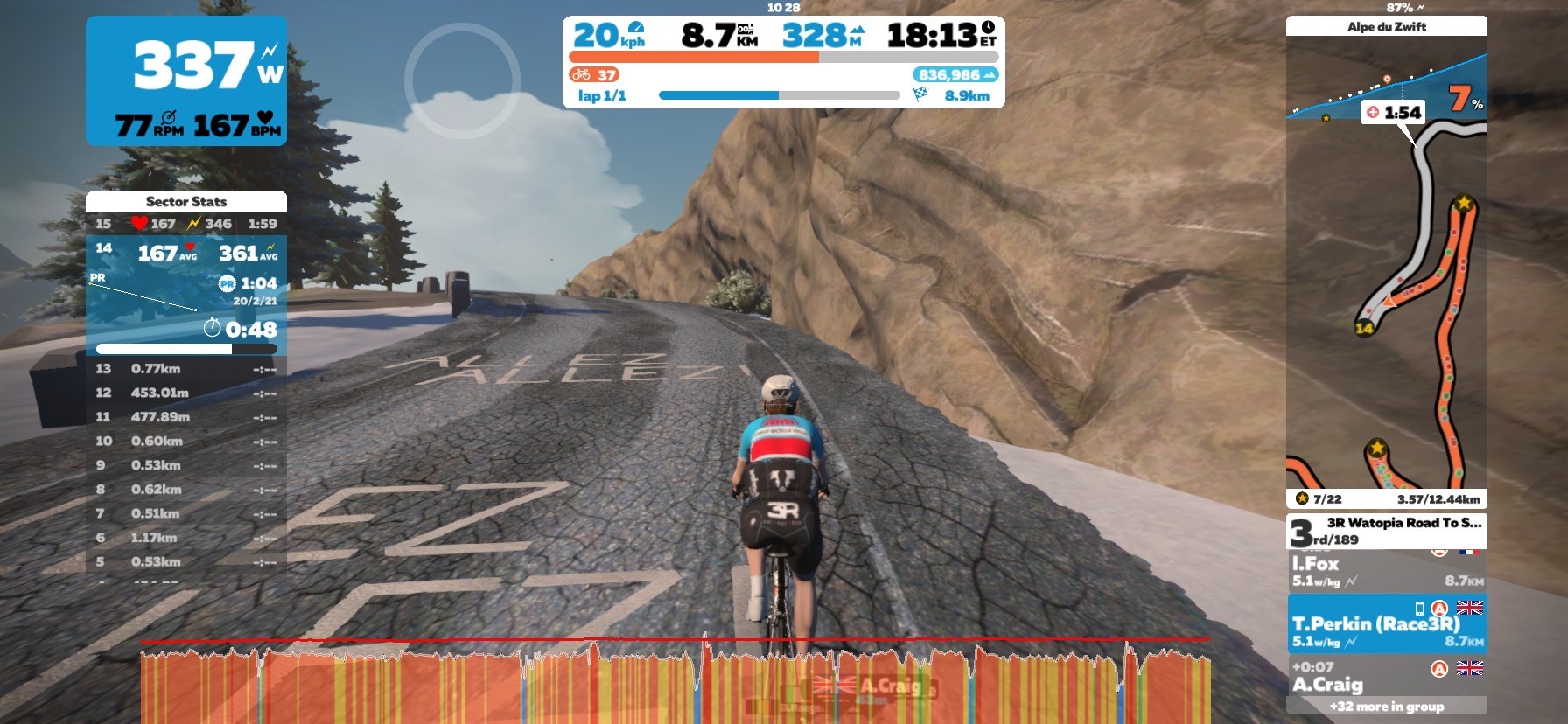1568x724 pixels.
Task: Open the Alpe du Zwift map header
Action: pos(1387,26)
